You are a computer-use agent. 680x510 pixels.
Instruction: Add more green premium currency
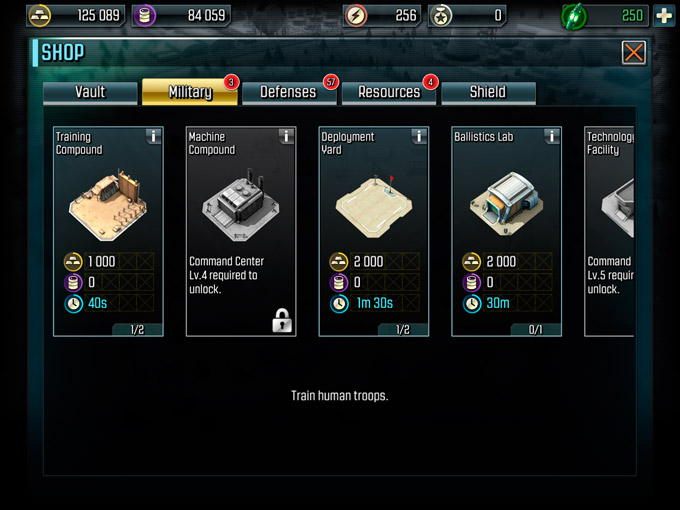[663, 16]
